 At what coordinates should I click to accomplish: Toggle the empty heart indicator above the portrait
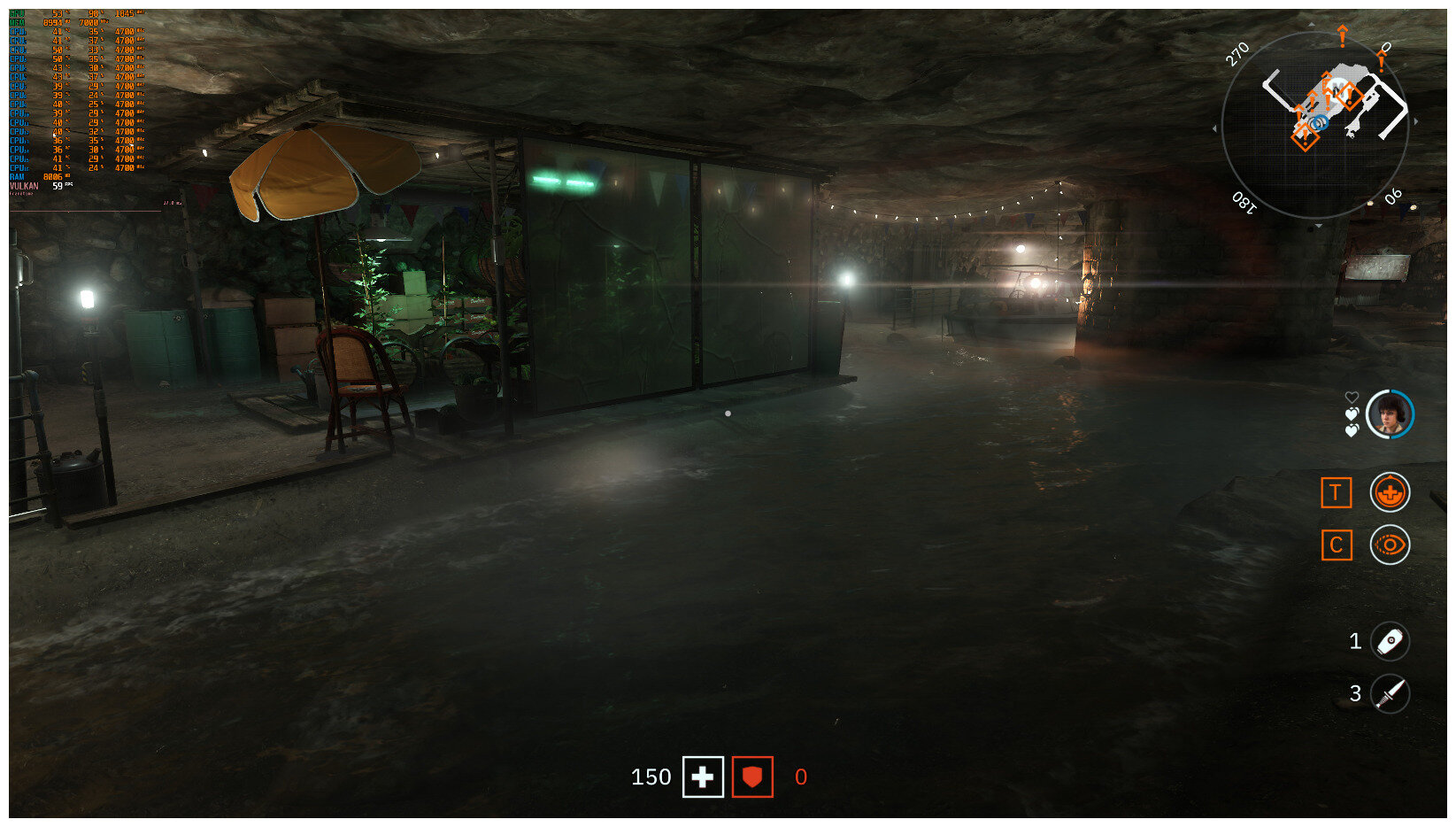tap(1353, 398)
